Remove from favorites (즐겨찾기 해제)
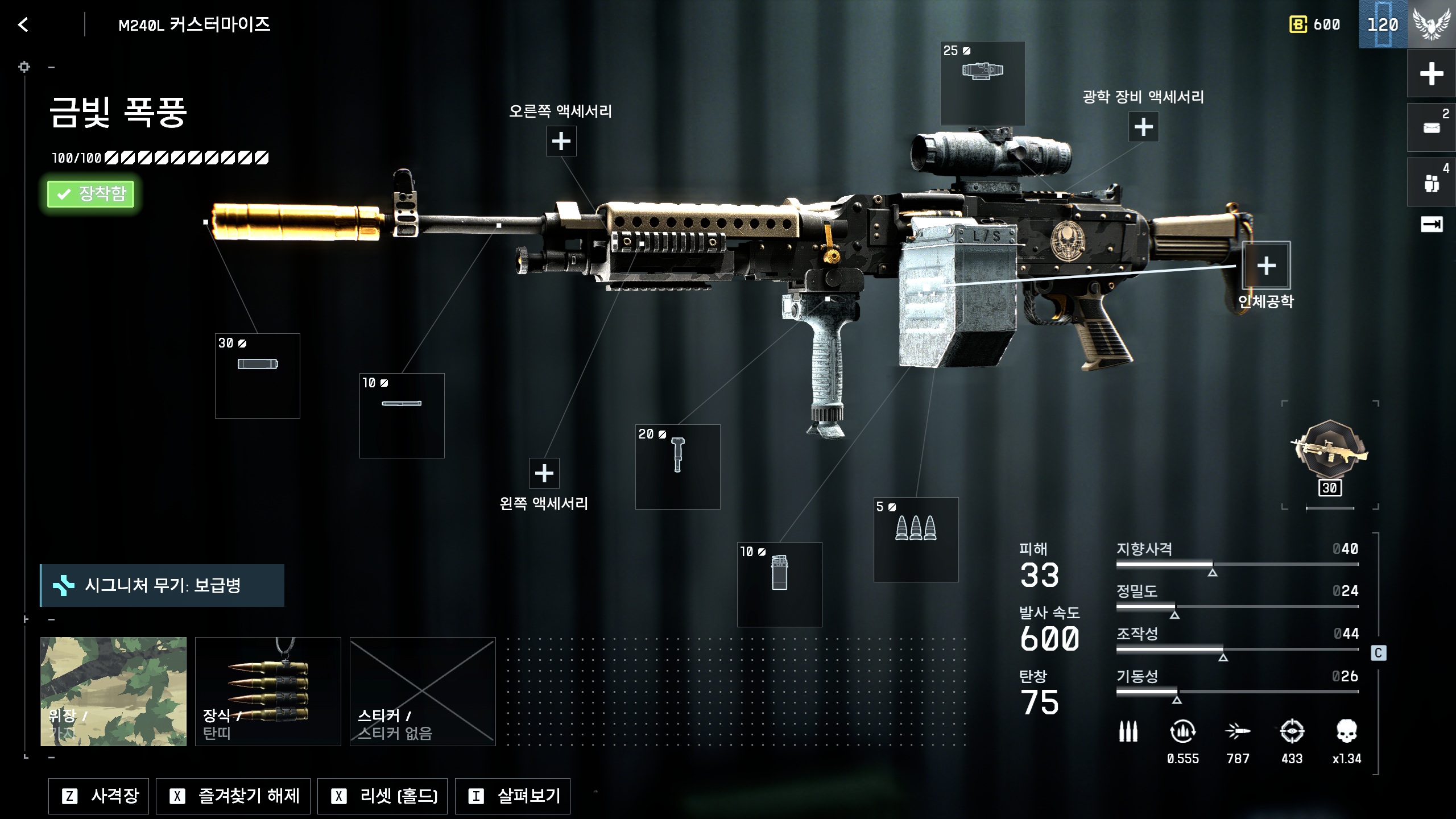The width and height of the screenshot is (1456, 819). click(x=233, y=796)
